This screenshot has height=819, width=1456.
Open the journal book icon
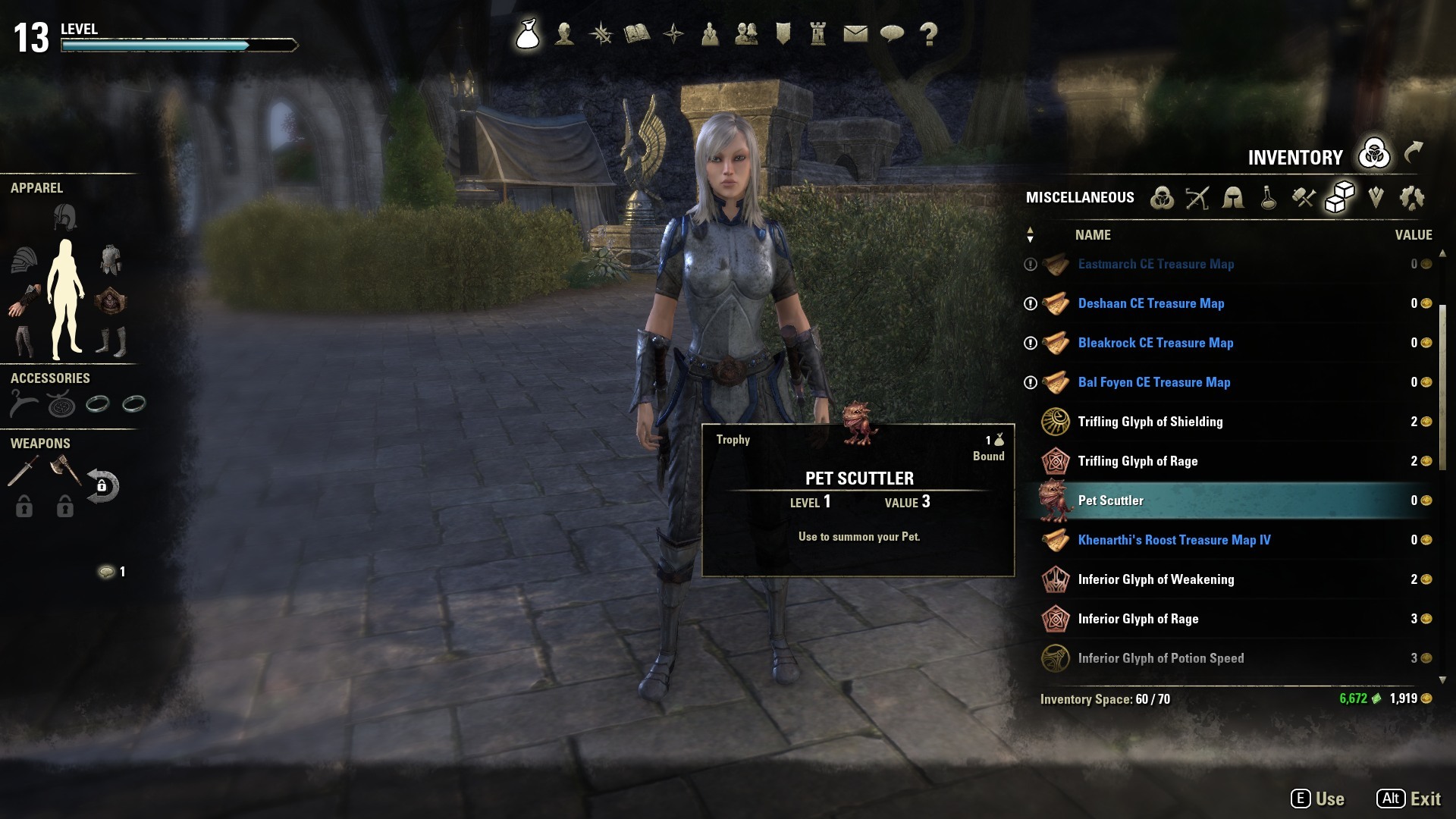[x=637, y=34]
